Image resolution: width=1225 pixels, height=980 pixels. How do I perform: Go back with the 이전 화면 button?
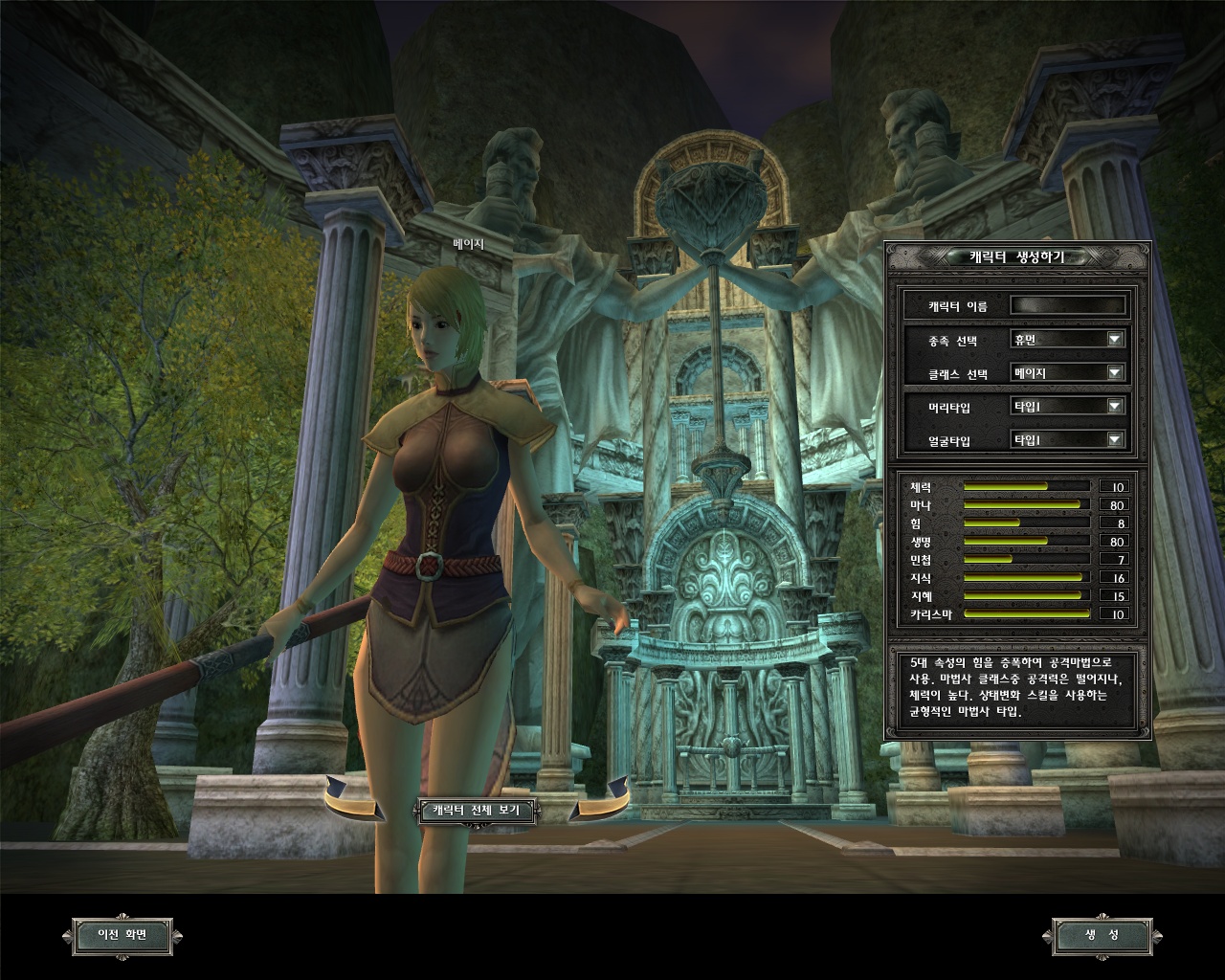[x=122, y=935]
